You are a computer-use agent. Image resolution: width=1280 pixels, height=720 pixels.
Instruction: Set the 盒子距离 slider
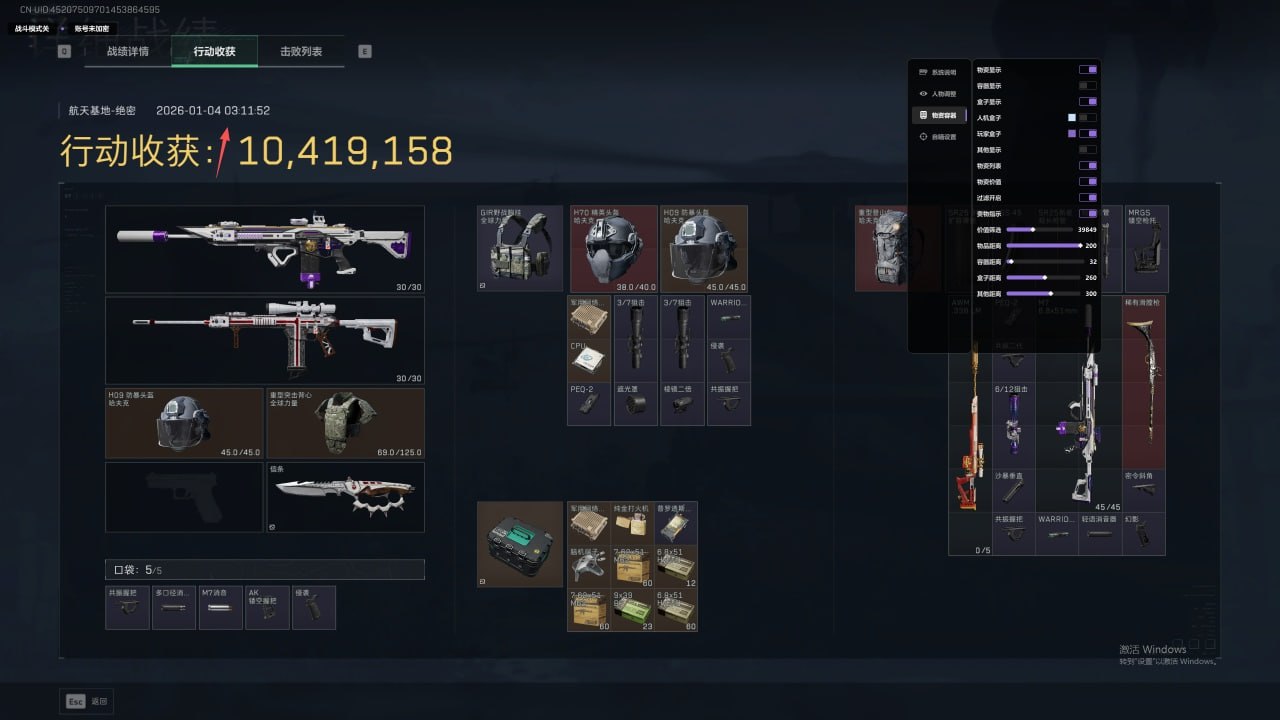point(1045,278)
